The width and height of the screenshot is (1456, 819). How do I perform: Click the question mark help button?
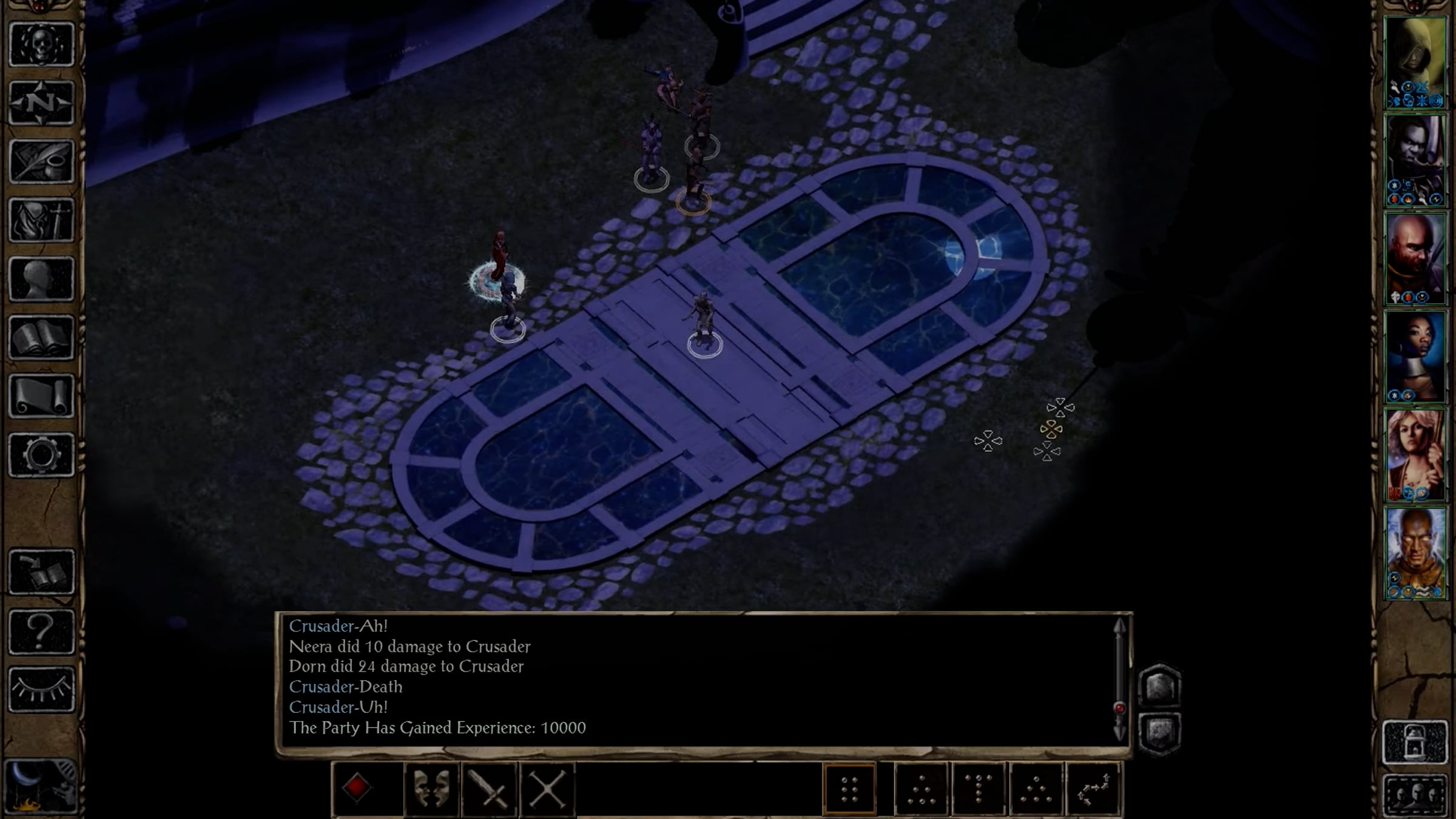[x=41, y=632]
